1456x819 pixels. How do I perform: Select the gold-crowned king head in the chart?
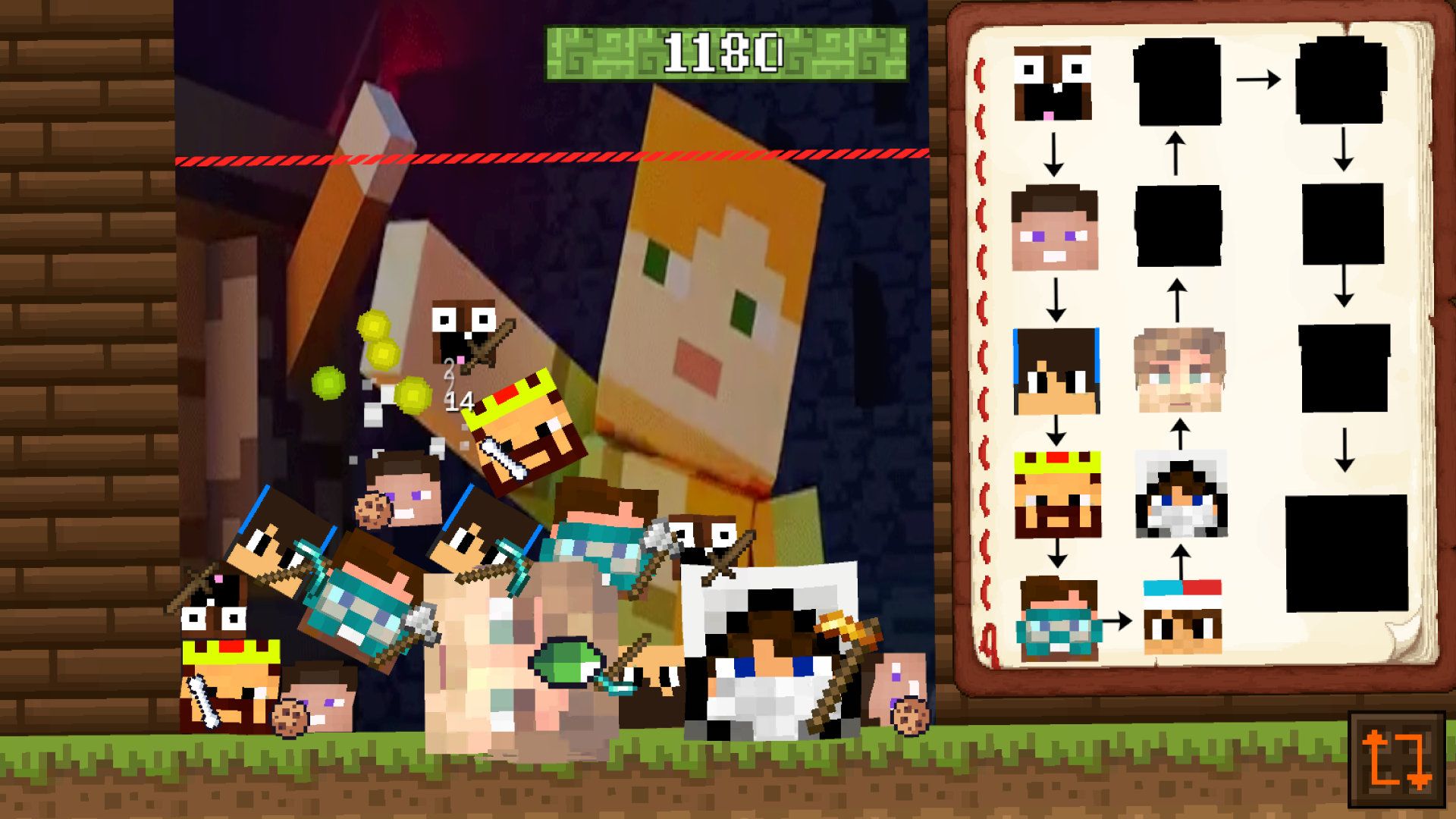point(1059,493)
